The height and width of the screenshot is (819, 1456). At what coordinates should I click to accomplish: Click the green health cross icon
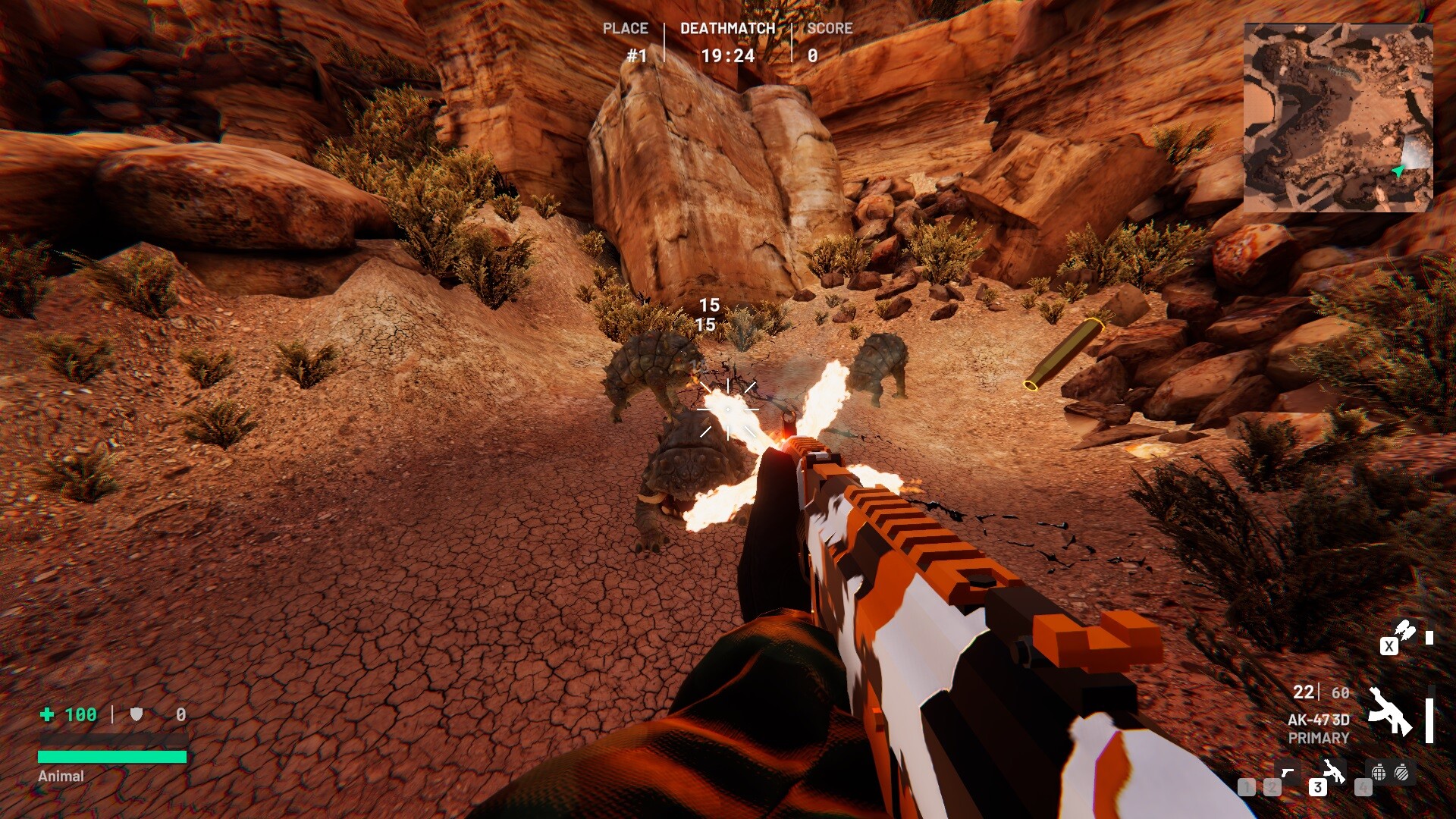[x=45, y=714]
